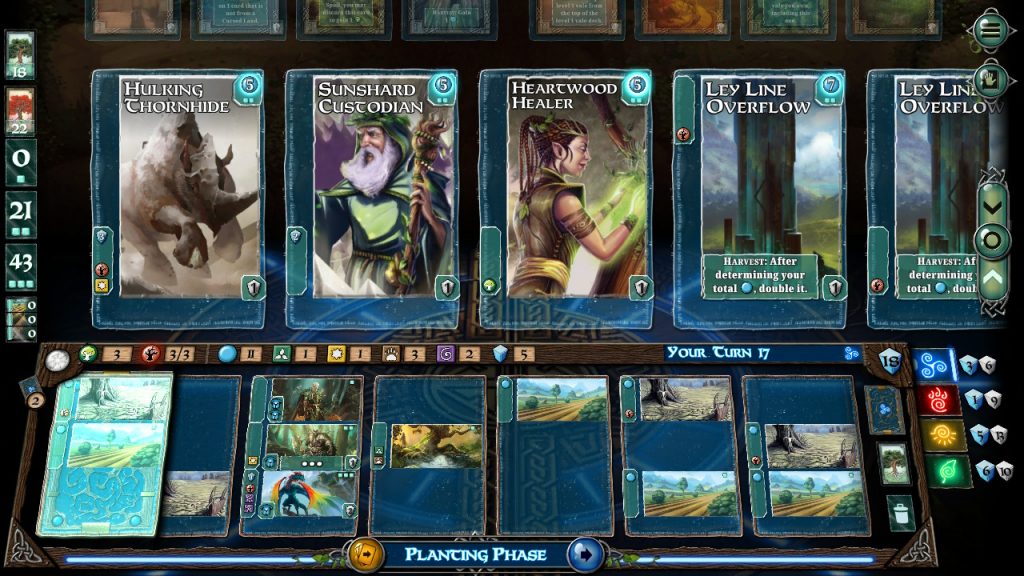The height and width of the screenshot is (576, 1024).
Task: Open the main menu hamburger button
Action: point(991,30)
